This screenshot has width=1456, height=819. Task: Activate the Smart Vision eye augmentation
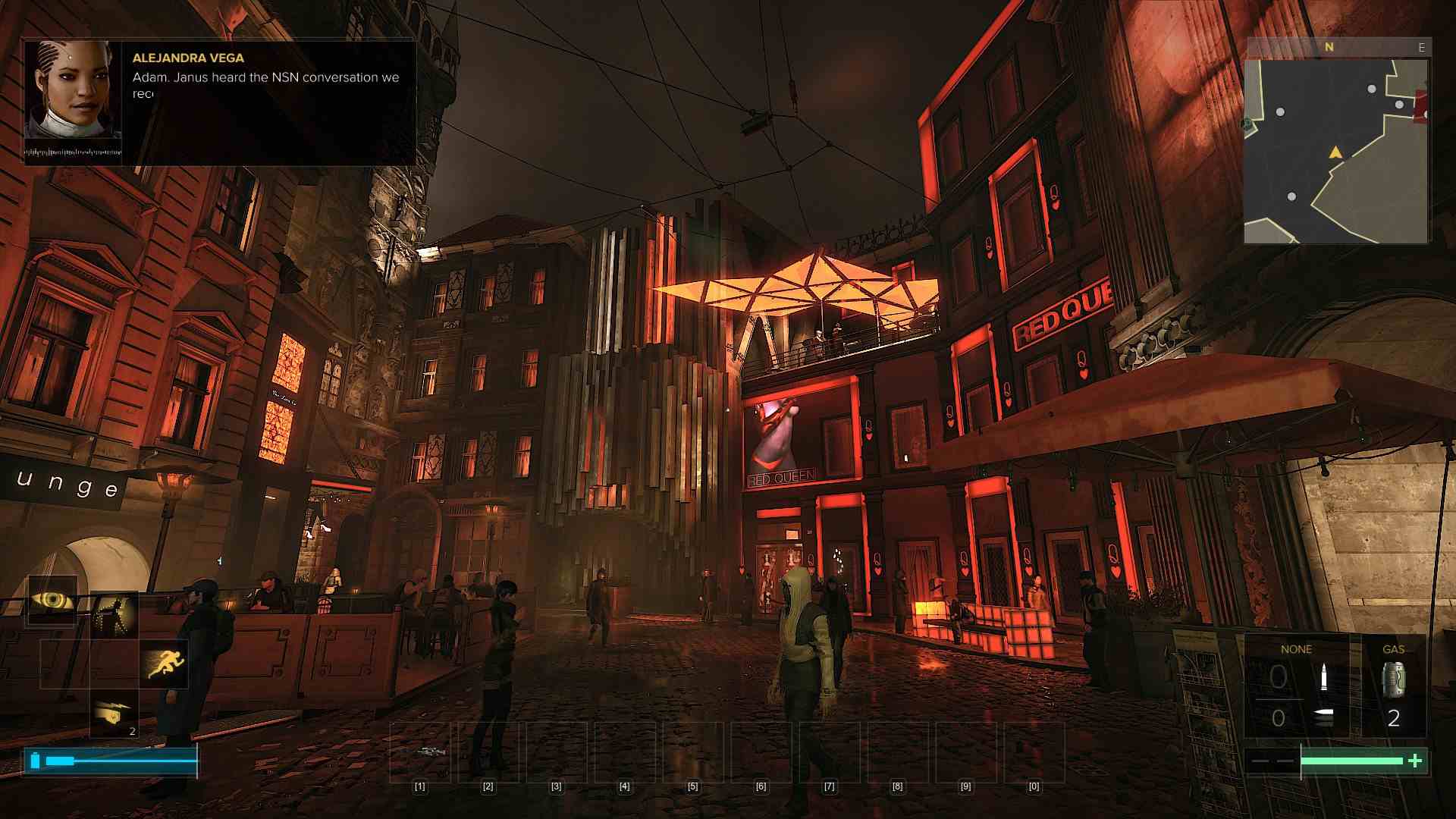click(53, 601)
